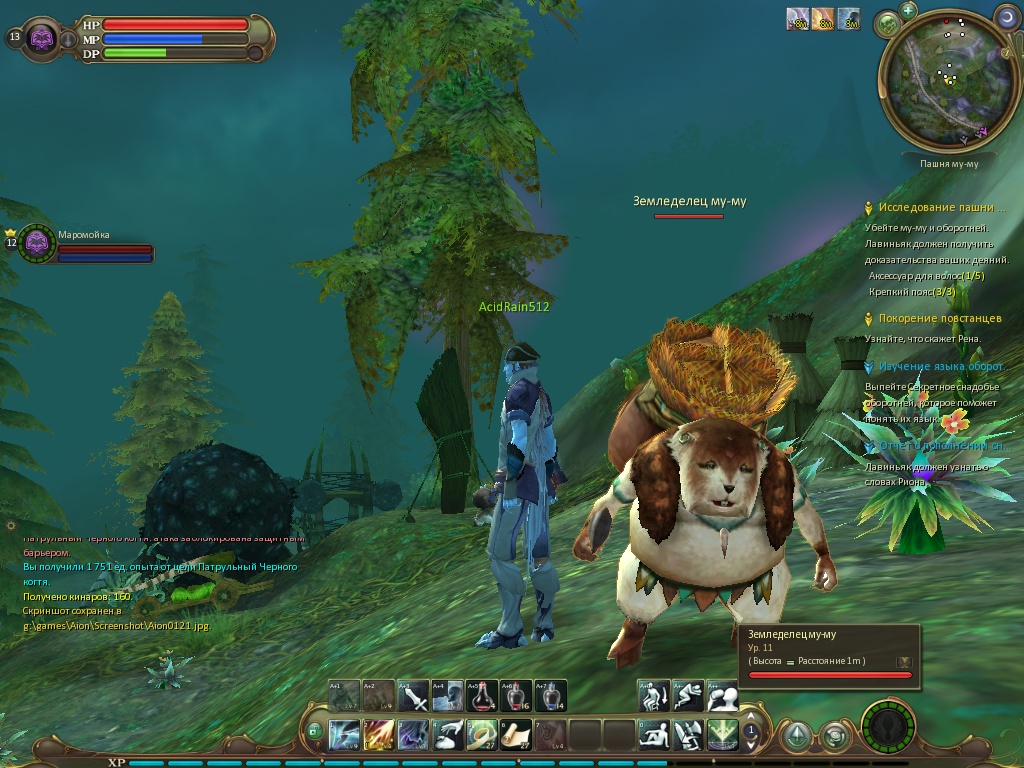
Task: Click the green plus button beside the minimap
Action: point(908,10)
